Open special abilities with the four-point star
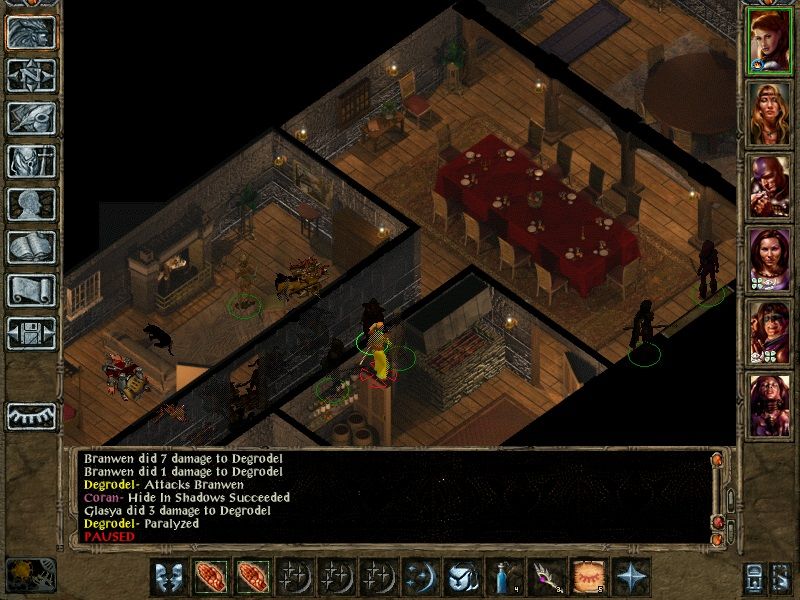The width and height of the screenshot is (800, 600). [628, 577]
